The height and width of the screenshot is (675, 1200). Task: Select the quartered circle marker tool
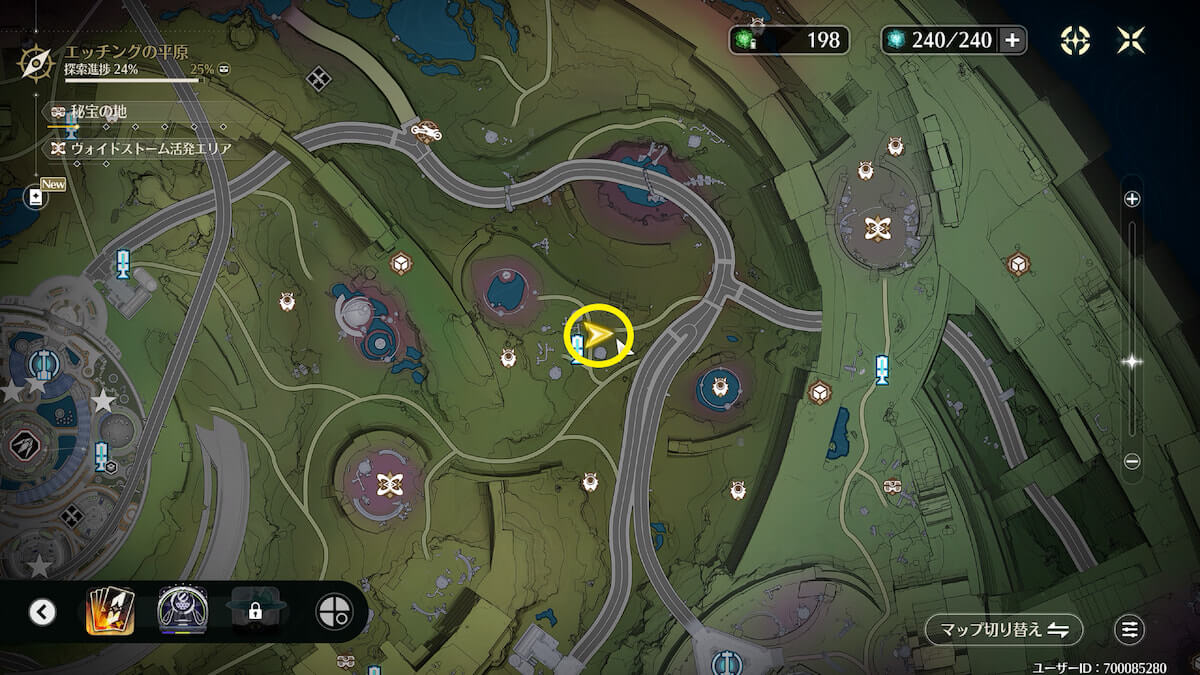click(334, 611)
